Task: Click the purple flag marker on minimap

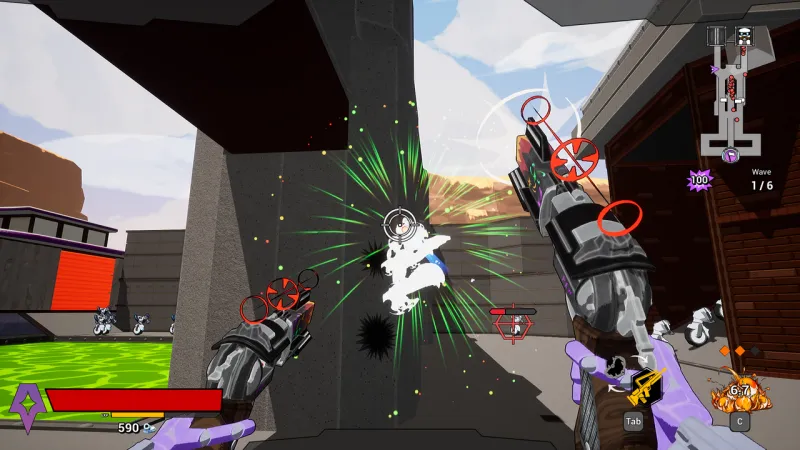Action: pos(732,155)
